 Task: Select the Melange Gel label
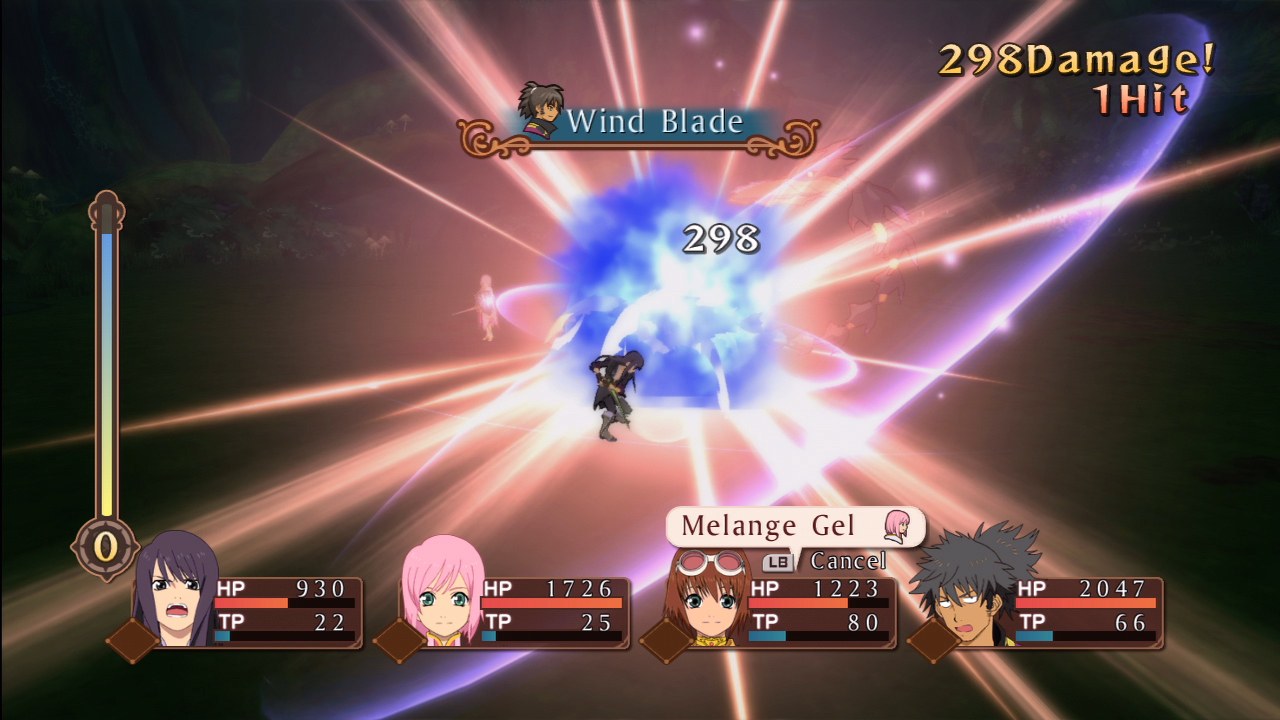click(770, 525)
